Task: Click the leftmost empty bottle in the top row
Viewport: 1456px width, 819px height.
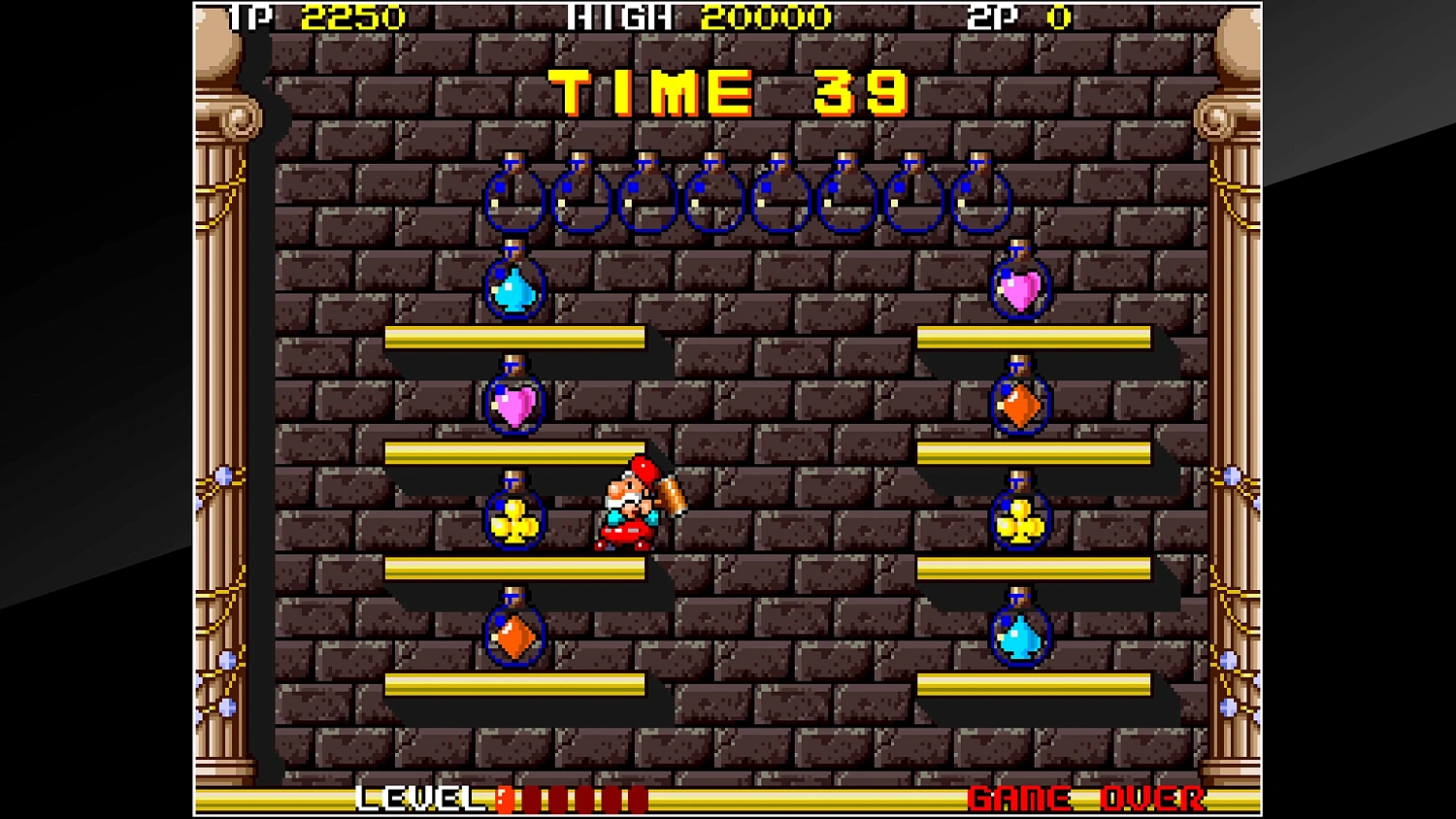Action: (x=514, y=199)
